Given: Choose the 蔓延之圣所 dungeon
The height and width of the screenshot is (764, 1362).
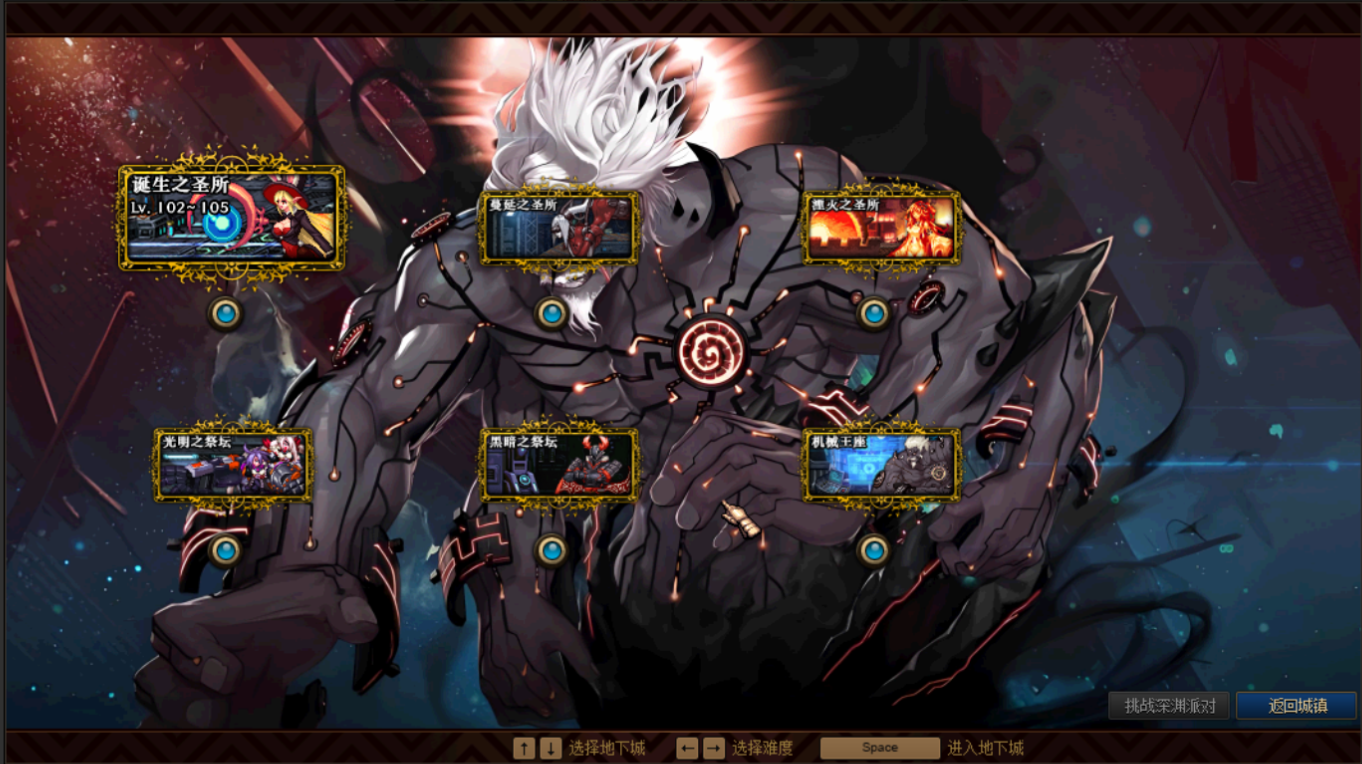Looking at the screenshot, I should click(x=559, y=228).
